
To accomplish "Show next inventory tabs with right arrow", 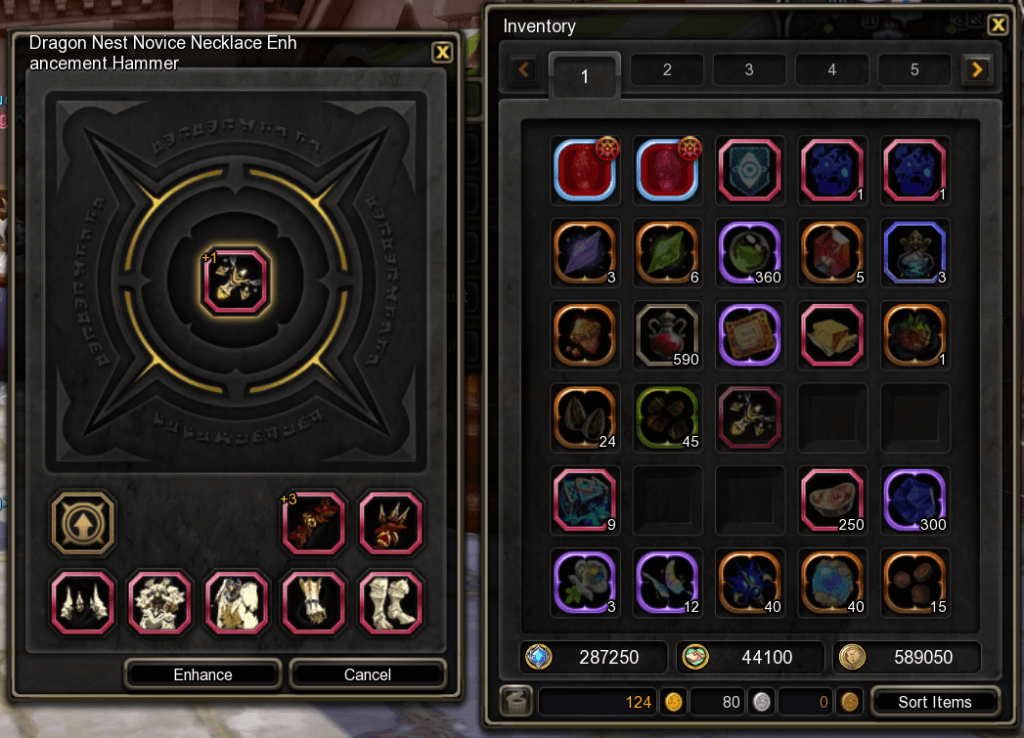I will coord(977,70).
